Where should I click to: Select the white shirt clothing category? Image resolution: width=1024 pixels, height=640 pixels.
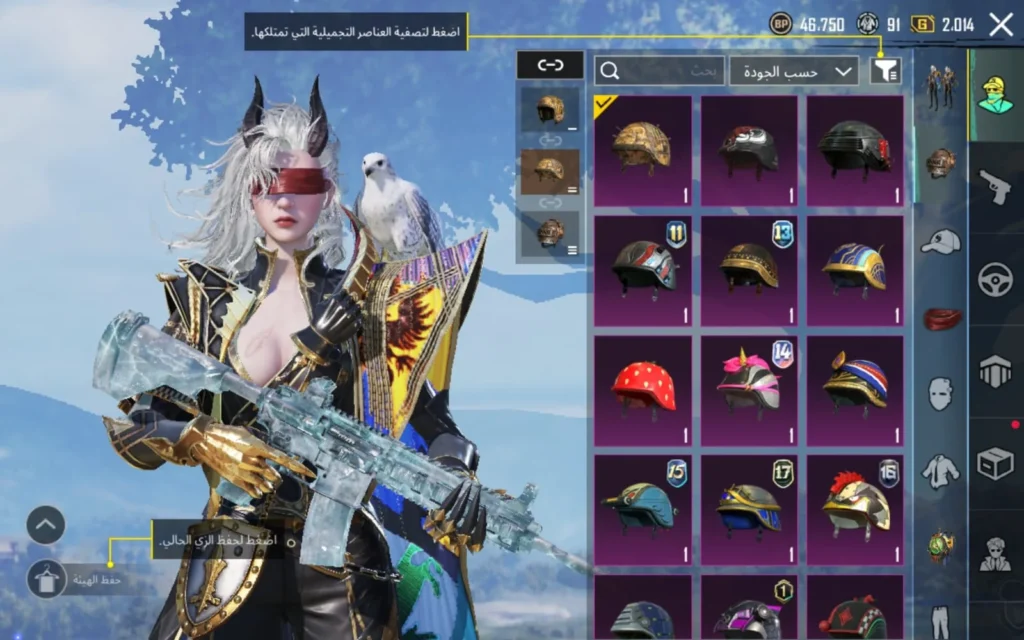pyautogui.click(x=940, y=469)
